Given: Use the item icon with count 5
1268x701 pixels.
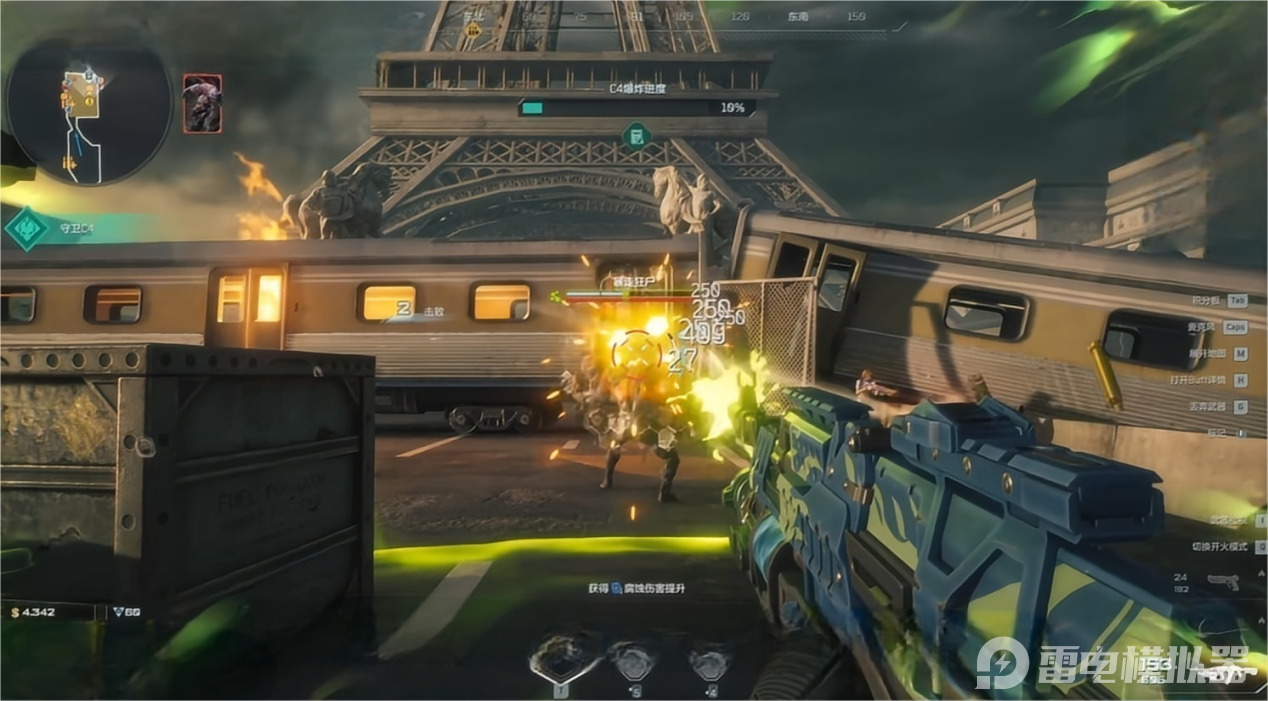Looking at the screenshot, I should [x=634, y=662].
